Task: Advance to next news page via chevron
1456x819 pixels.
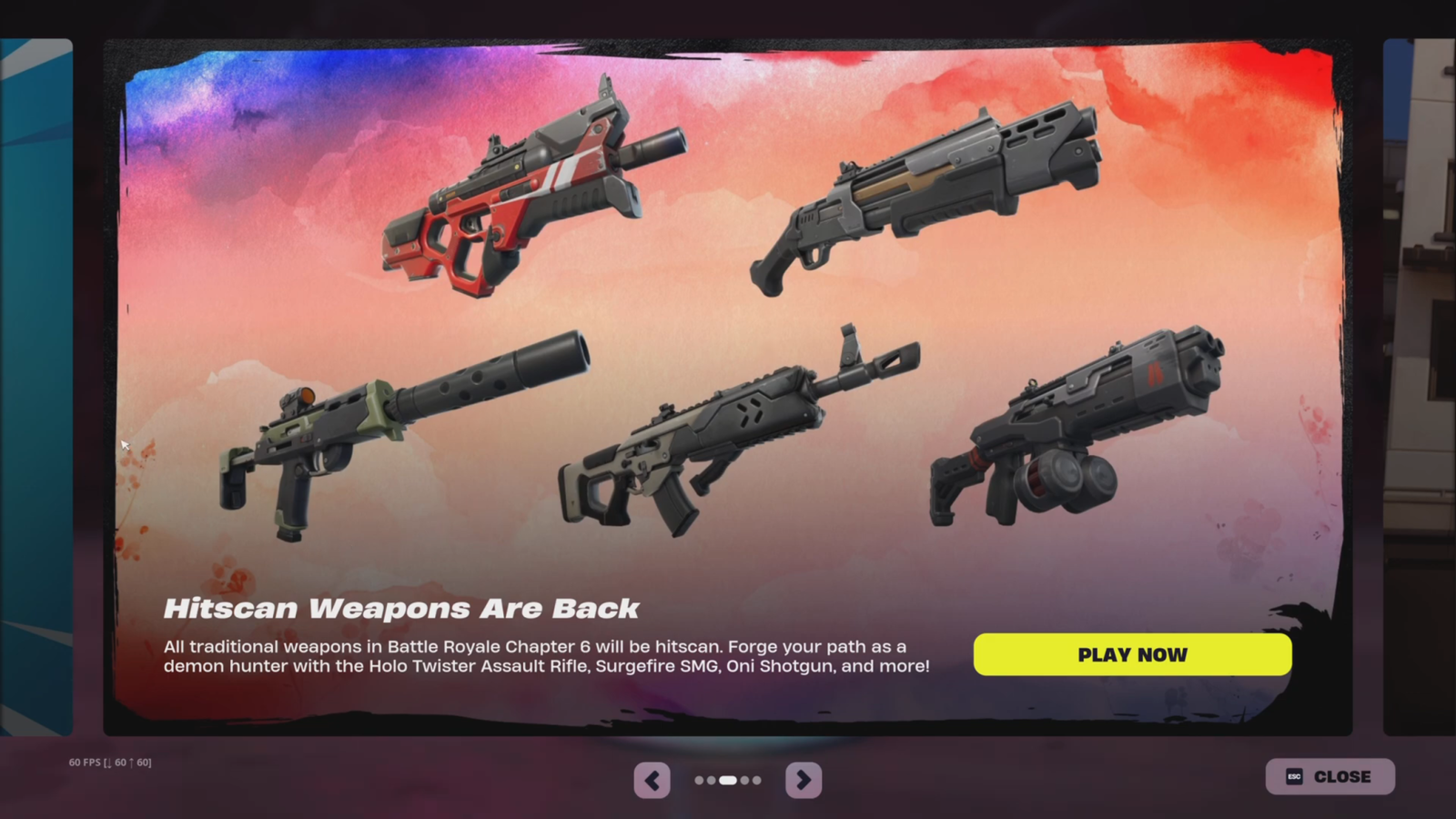Action: coord(803,780)
